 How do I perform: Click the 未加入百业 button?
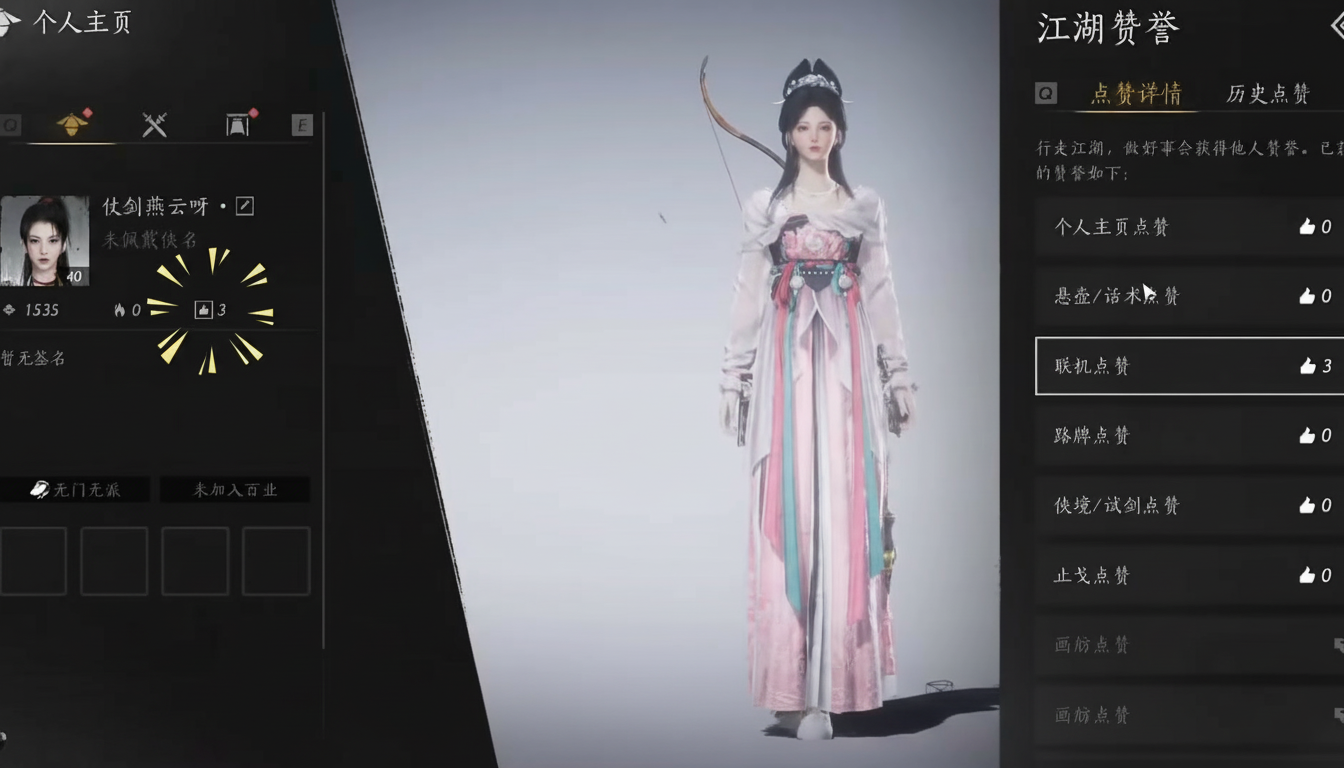(235, 489)
